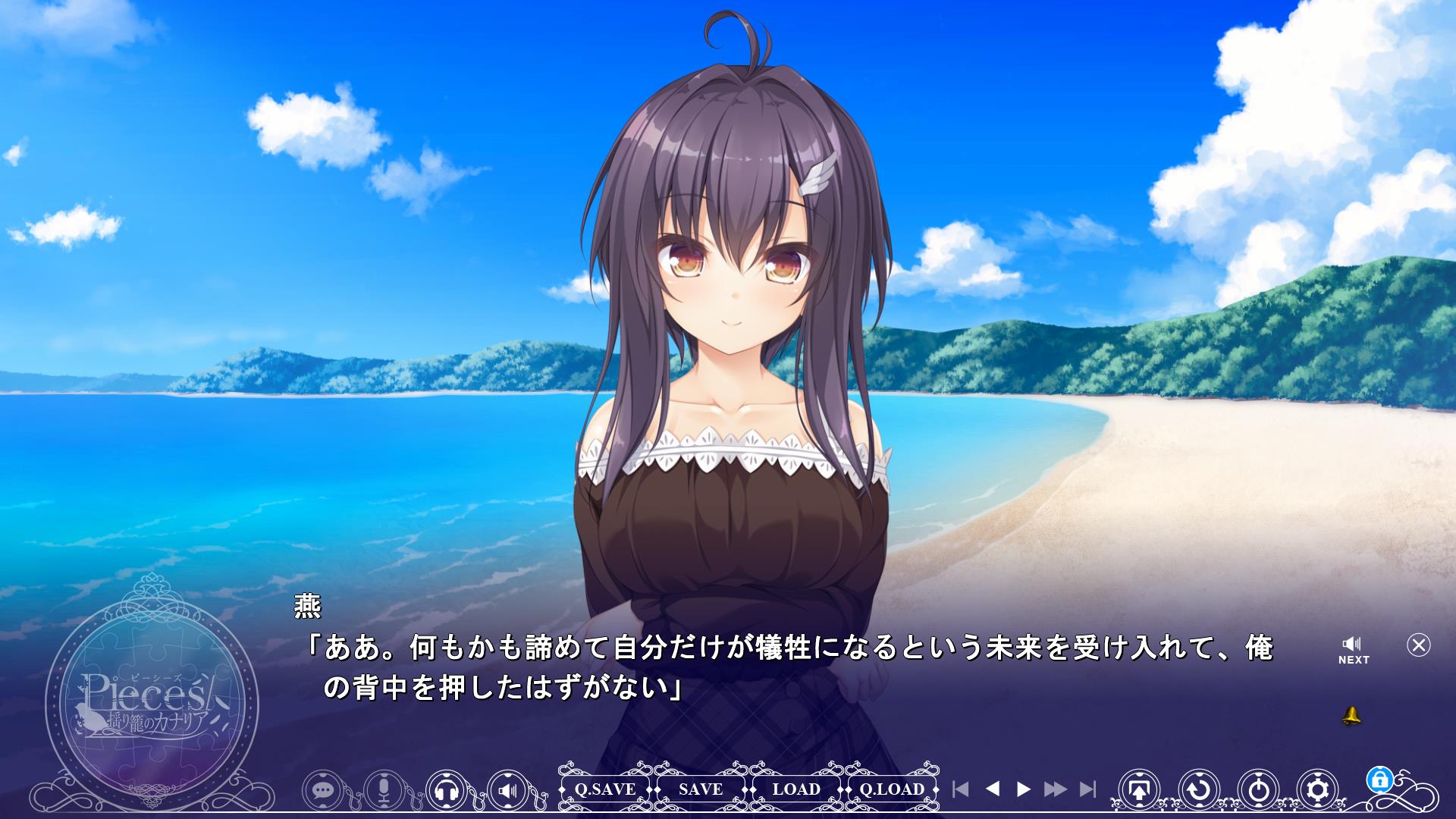Open the SAVE menu
Screen dimensions: 1456x819
[x=701, y=789]
